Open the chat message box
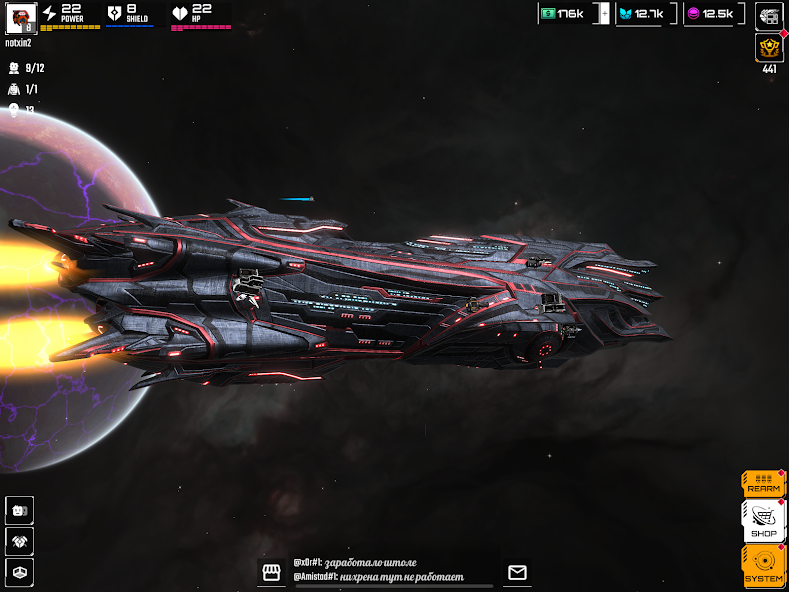 (x=392, y=571)
